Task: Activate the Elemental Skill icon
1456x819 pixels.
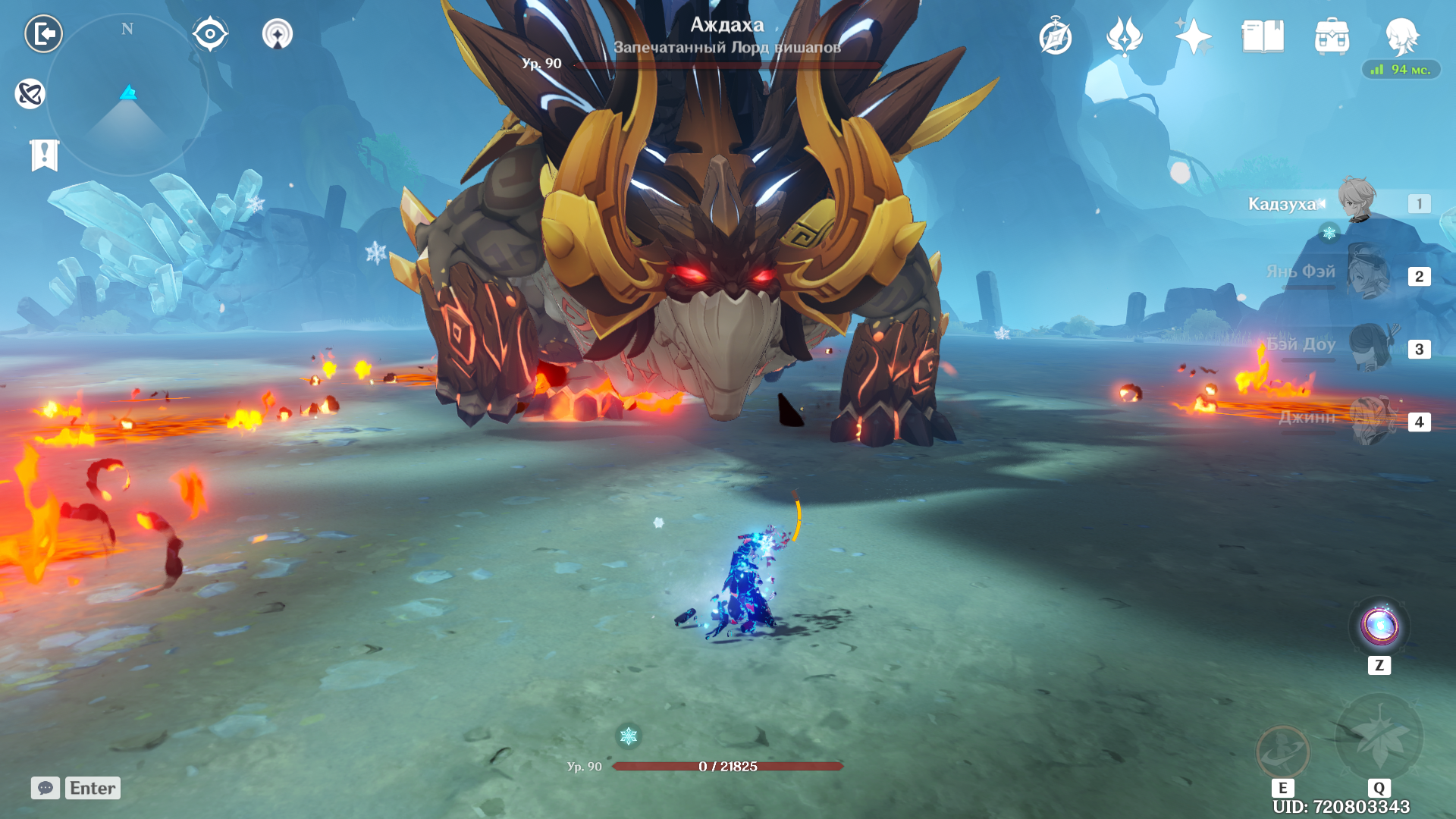Action: pyautogui.click(x=1282, y=752)
